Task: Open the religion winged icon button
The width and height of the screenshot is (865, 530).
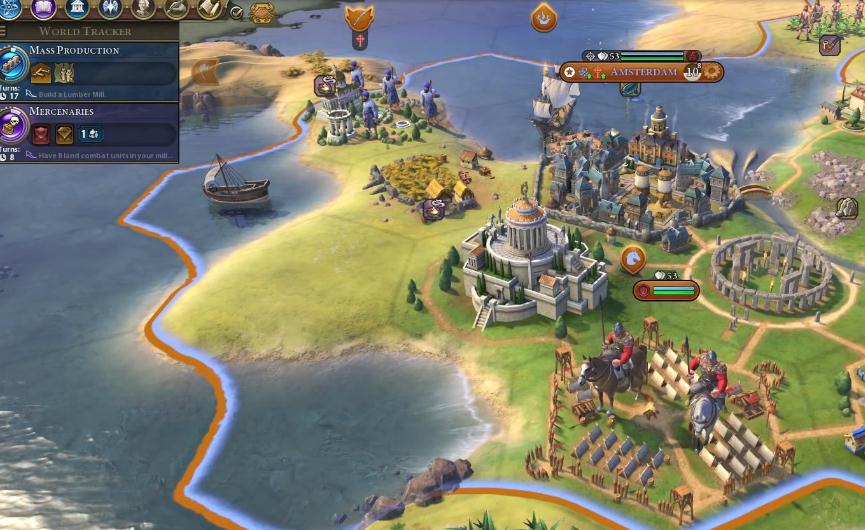Action: pyautogui.click(x=111, y=9)
